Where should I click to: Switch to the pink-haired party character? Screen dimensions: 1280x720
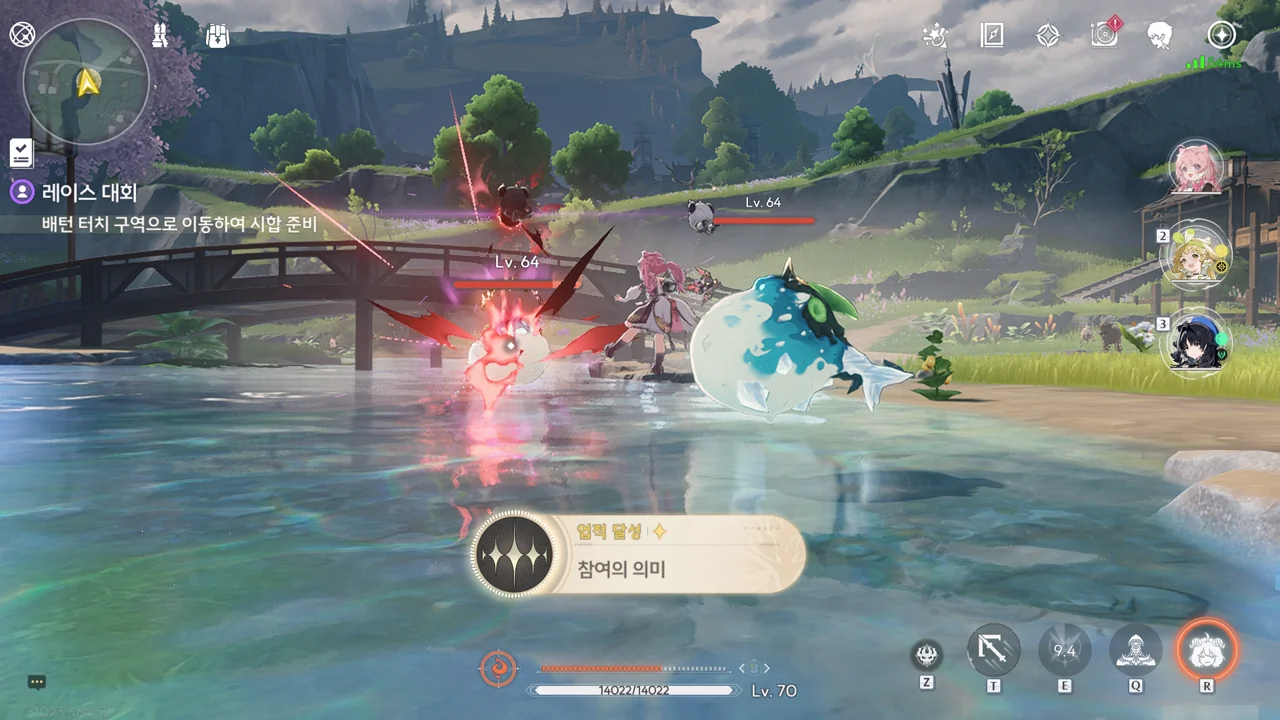[1196, 168]
